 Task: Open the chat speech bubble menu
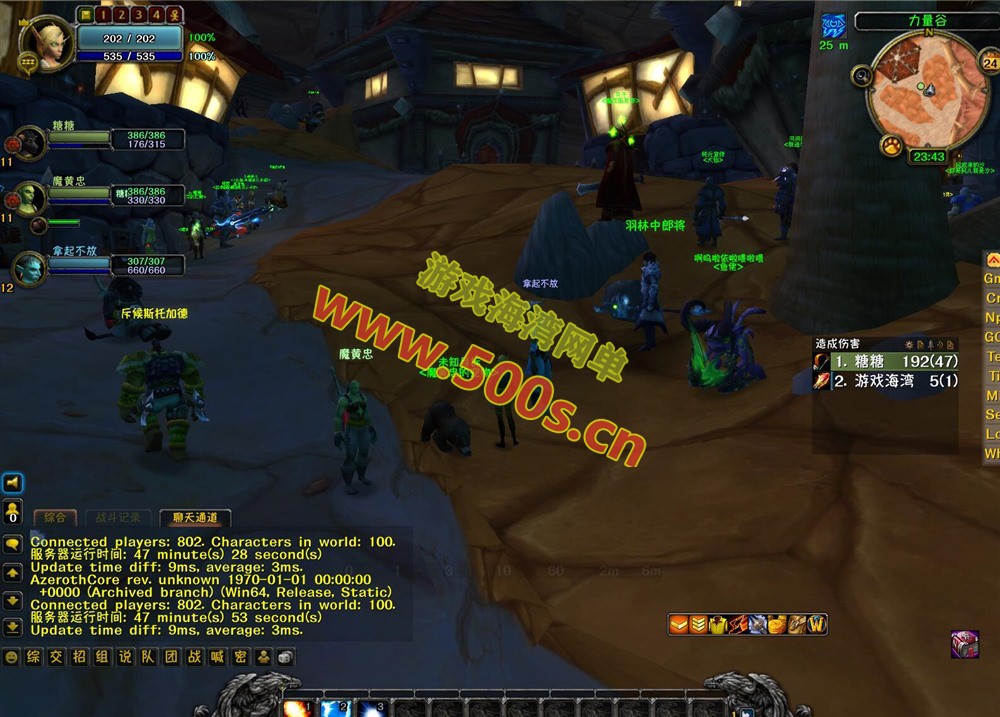[x=13, y=544]
